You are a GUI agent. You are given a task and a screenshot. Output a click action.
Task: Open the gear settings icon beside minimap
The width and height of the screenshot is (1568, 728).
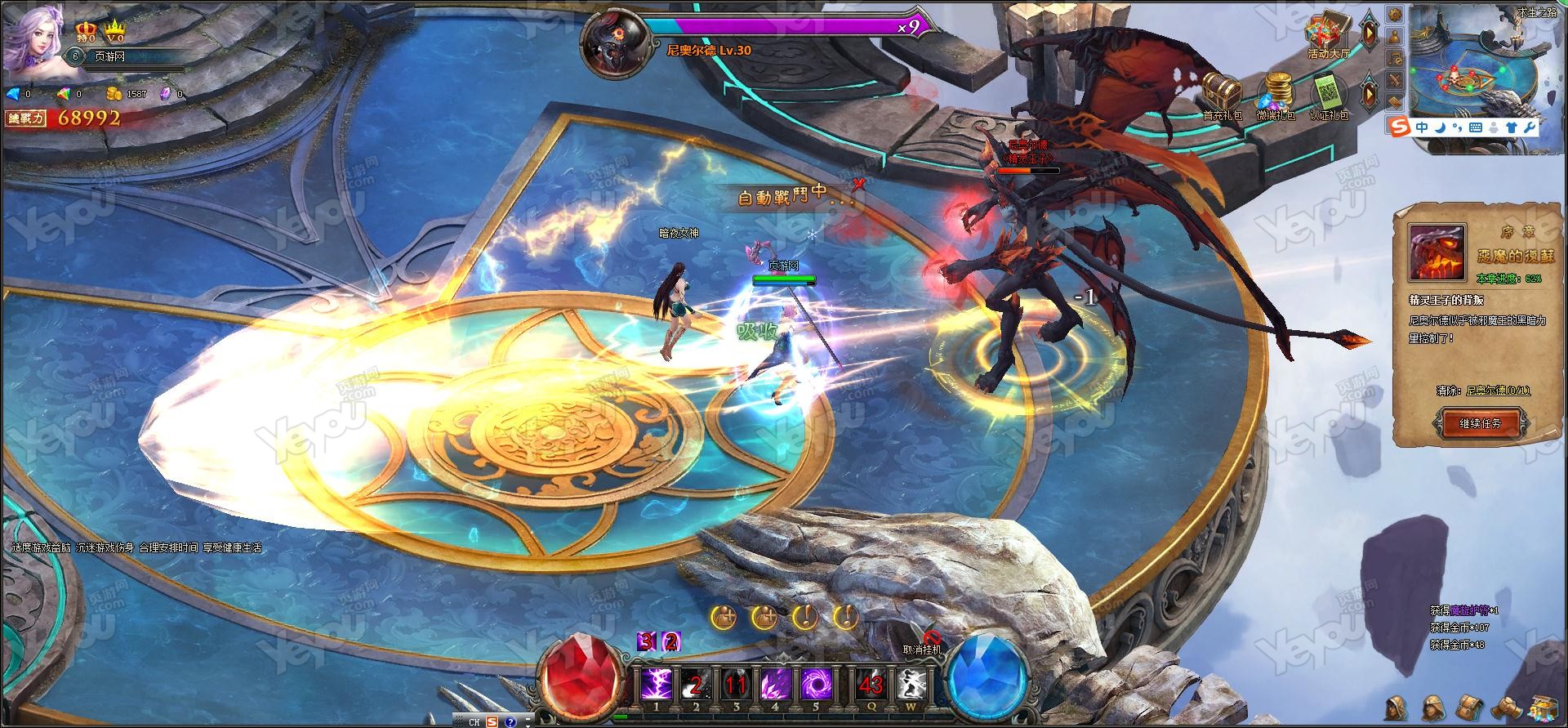point(1395,15)
